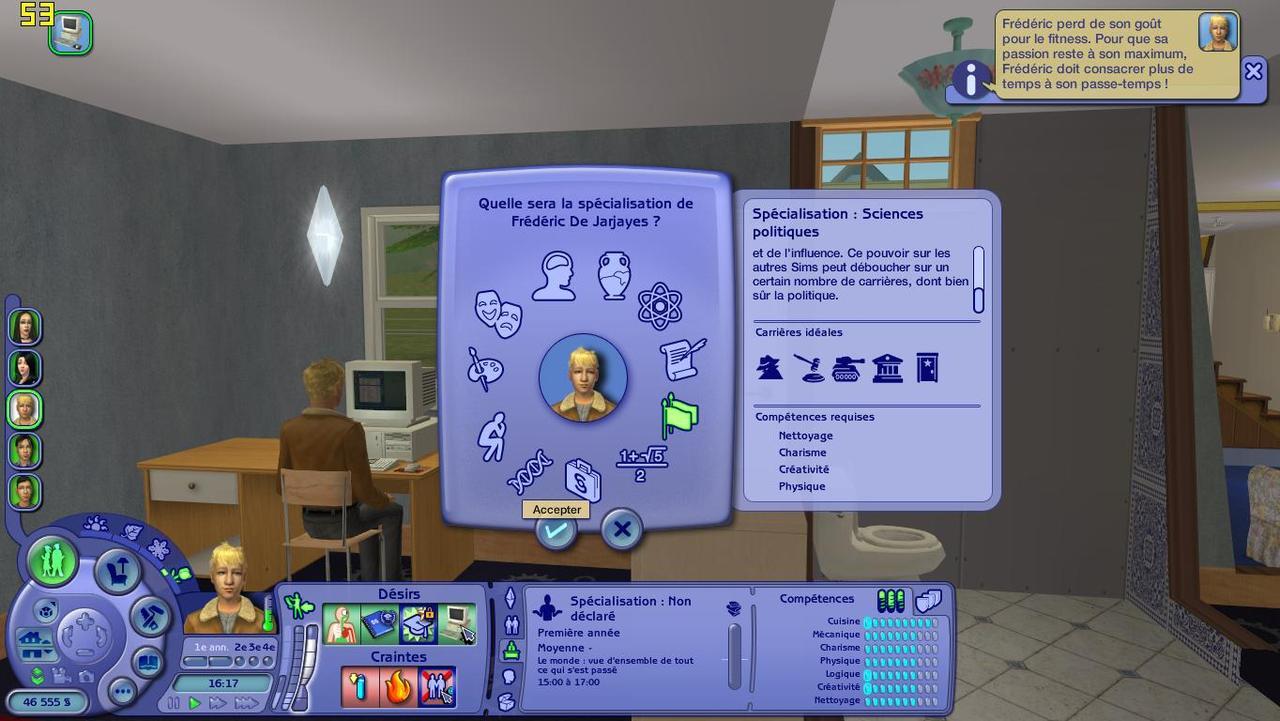Image resolution: width=1280 pixels, height=721 pixels.
Task: Choose the green flags political science icon
Action: point(680,415)
